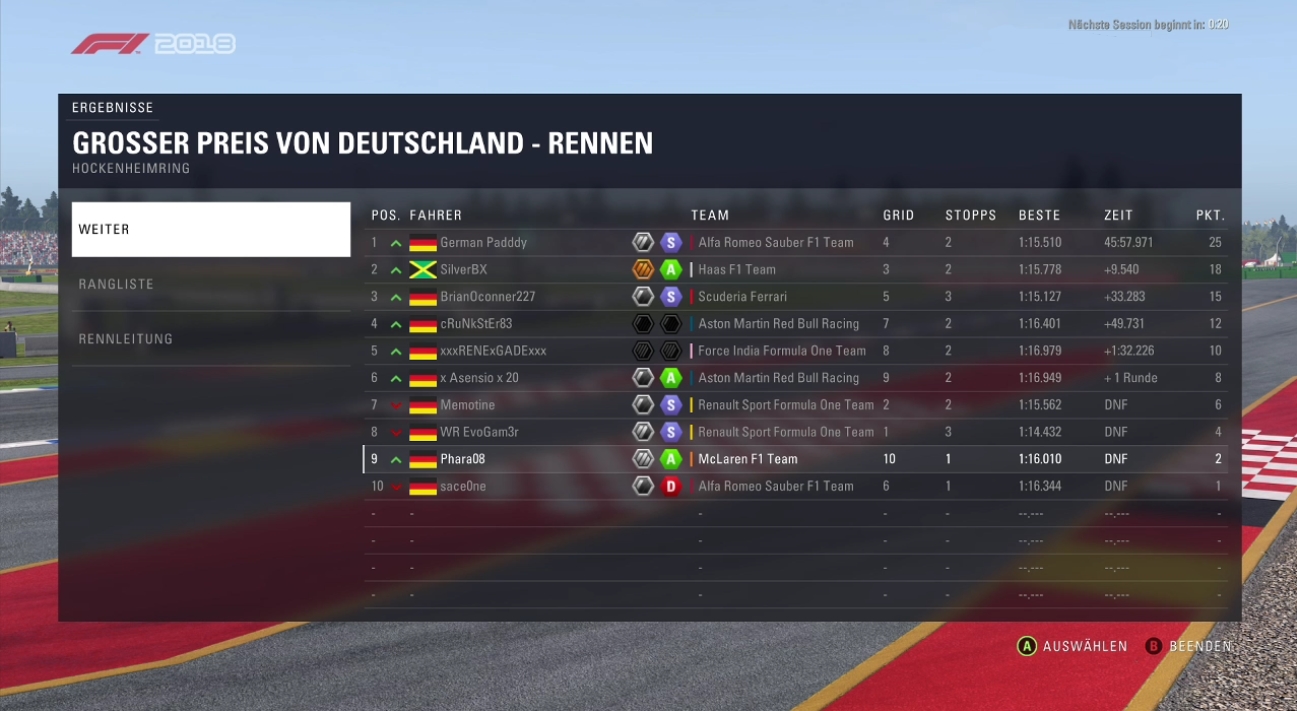Select German Padddy's result row
Image resolution: width=1297 pixels, height=711 pixels.
[795, 242]
